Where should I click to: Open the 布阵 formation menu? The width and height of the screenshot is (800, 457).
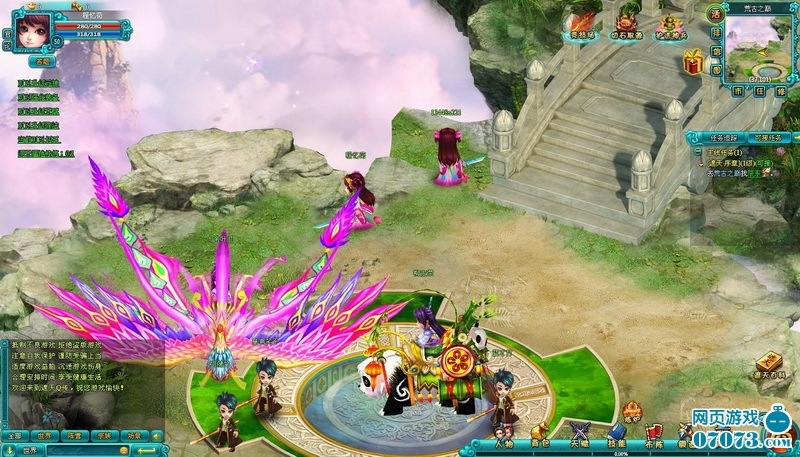[654, 442]
